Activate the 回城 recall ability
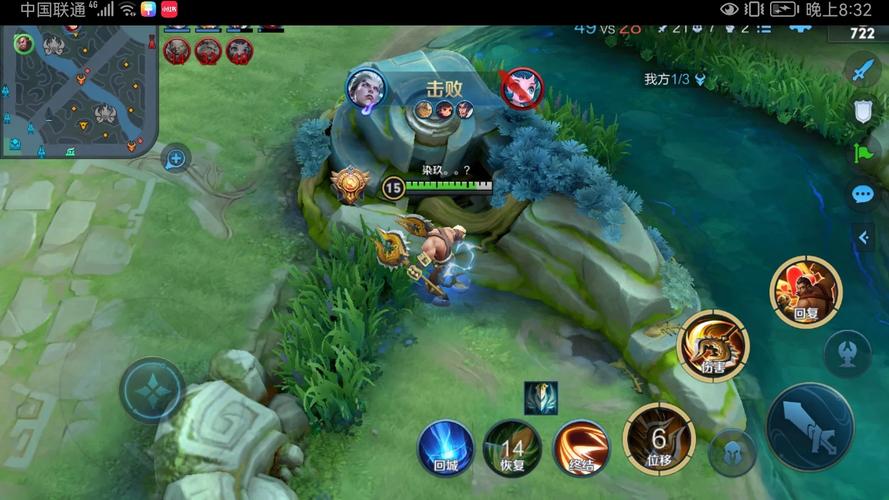This screenshot has height=500, width=889. [445, 445]
